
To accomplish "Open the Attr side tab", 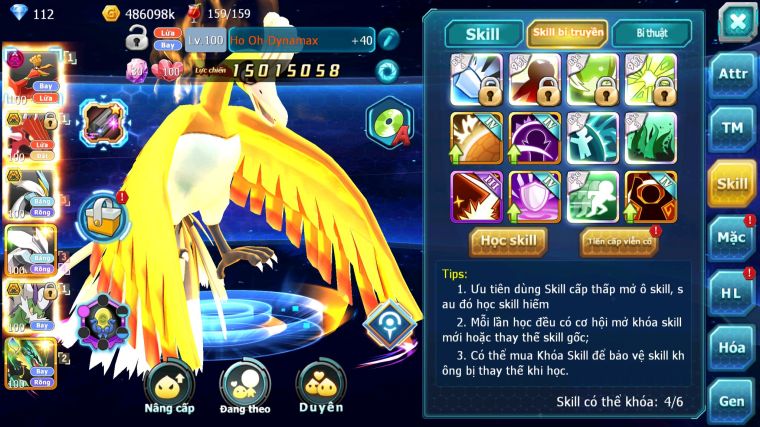I will 732,74.
